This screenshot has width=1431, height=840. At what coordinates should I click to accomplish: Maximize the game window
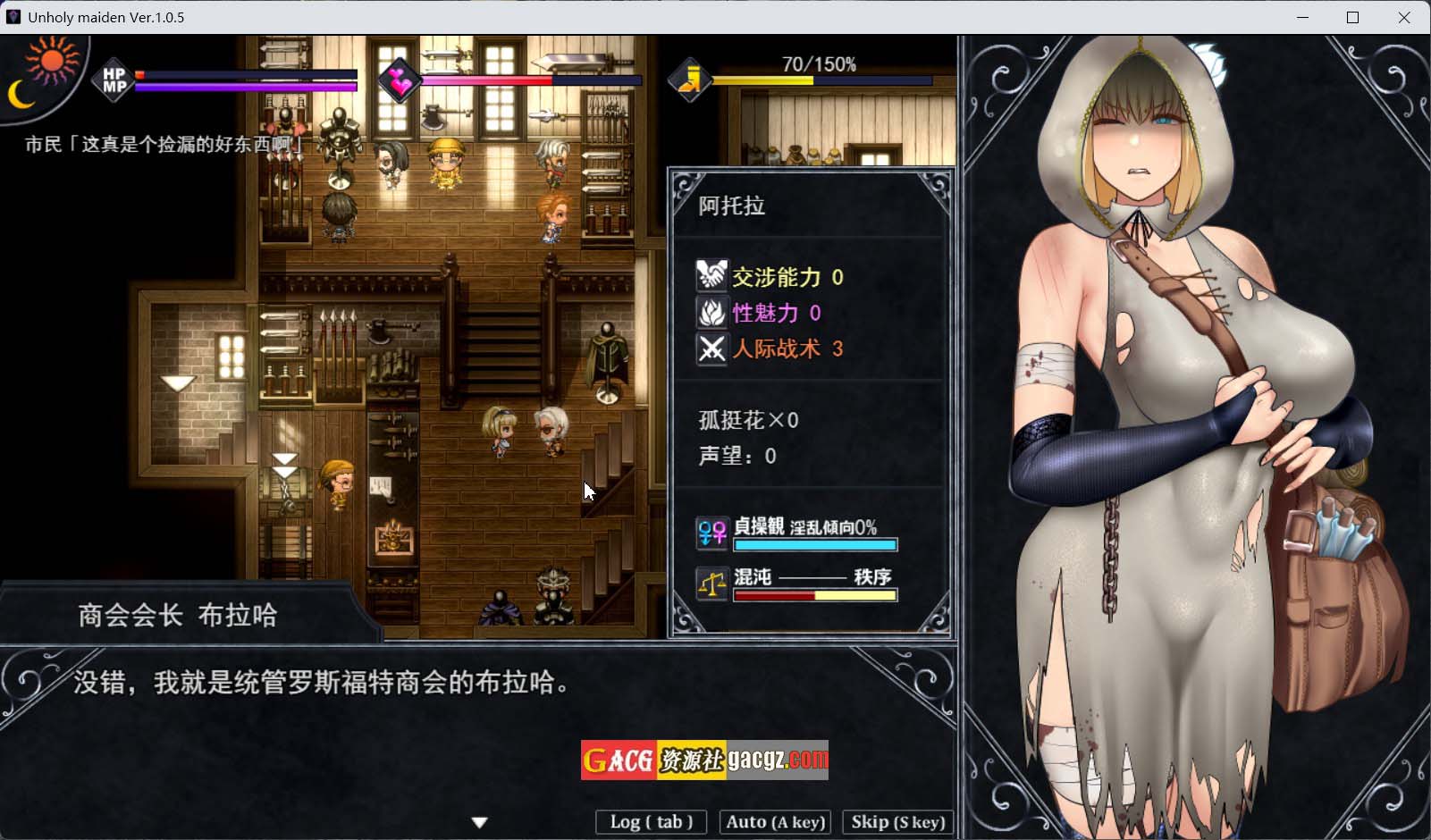[x=1353, y=17]
